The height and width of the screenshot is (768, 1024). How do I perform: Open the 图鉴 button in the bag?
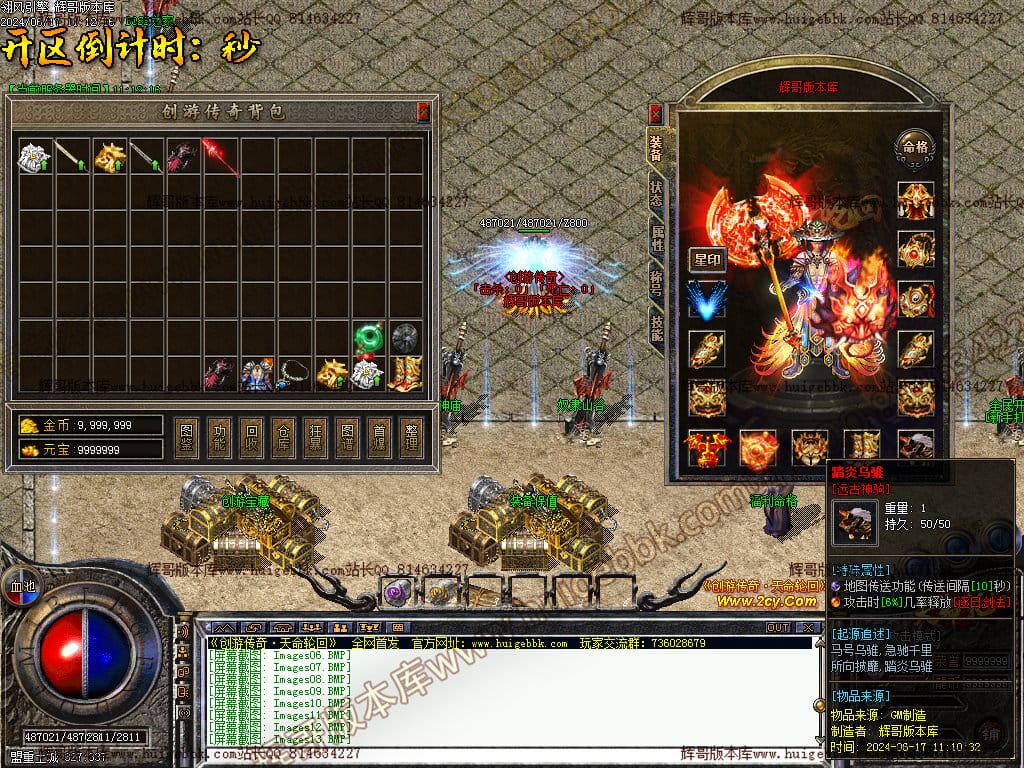tap(185, 437)
